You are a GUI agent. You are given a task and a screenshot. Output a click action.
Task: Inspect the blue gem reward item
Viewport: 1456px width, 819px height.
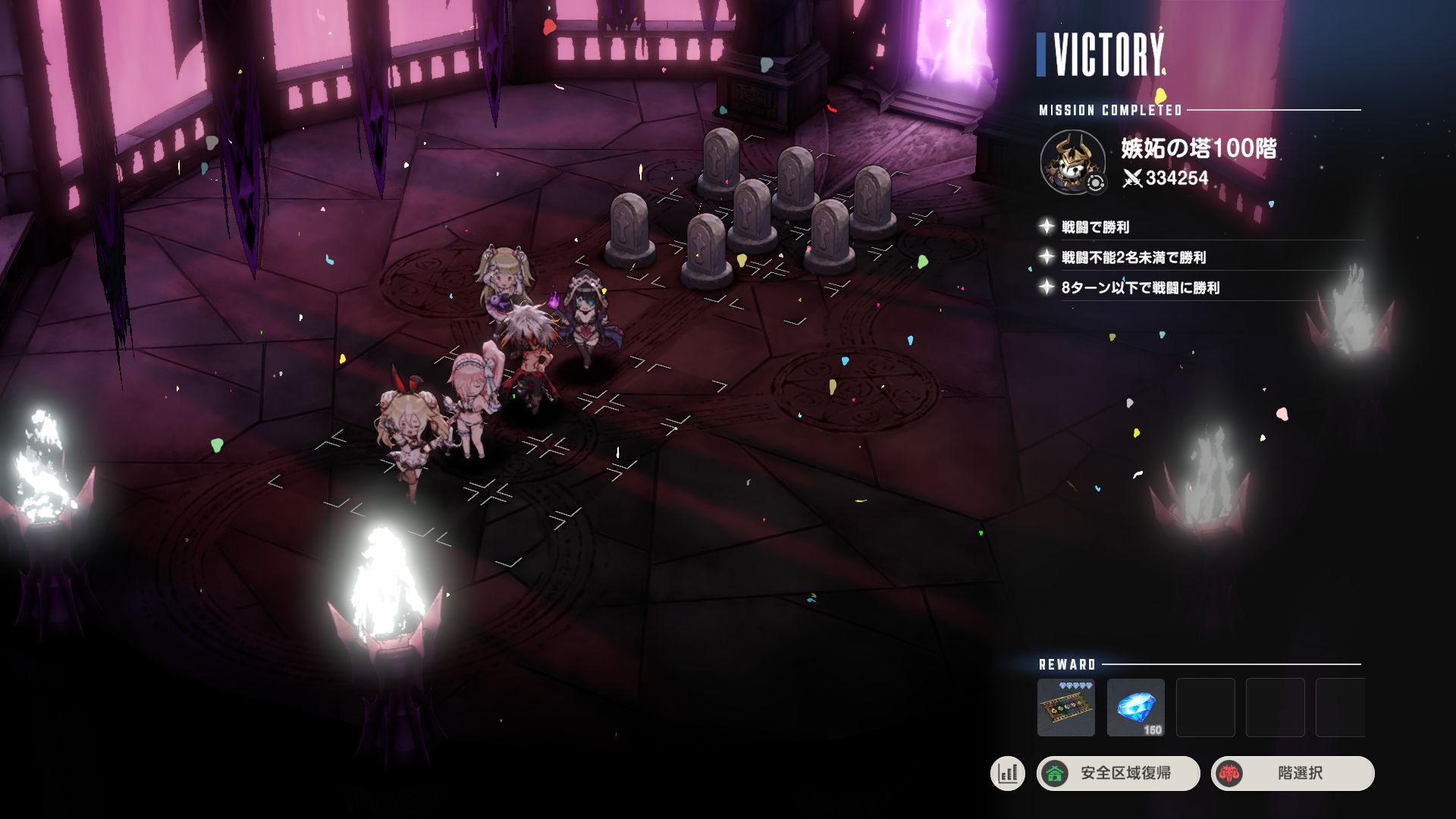pyautogui.click(x=1135, y=708)
